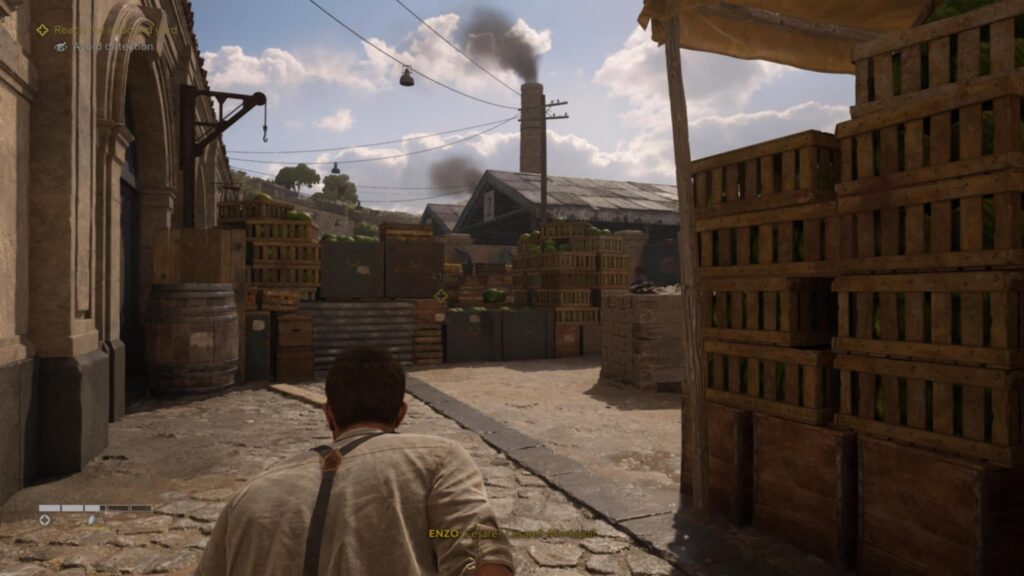Screen dimensions: 1024x576
Task: Select the bandage heal icon
Action: coord(44,520)
